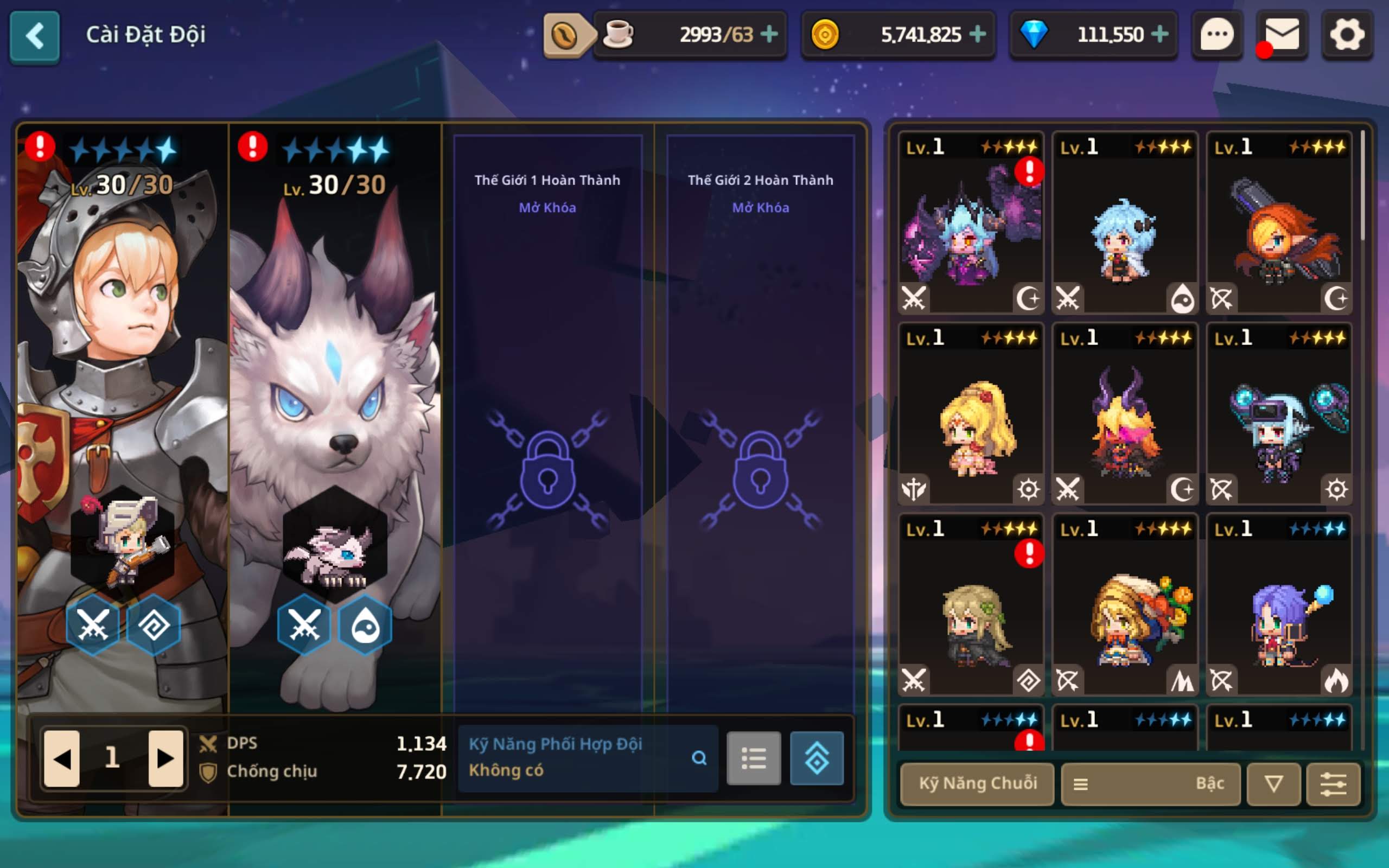
Task: Open the gear settings menu
Action: tap(1347, 36)
